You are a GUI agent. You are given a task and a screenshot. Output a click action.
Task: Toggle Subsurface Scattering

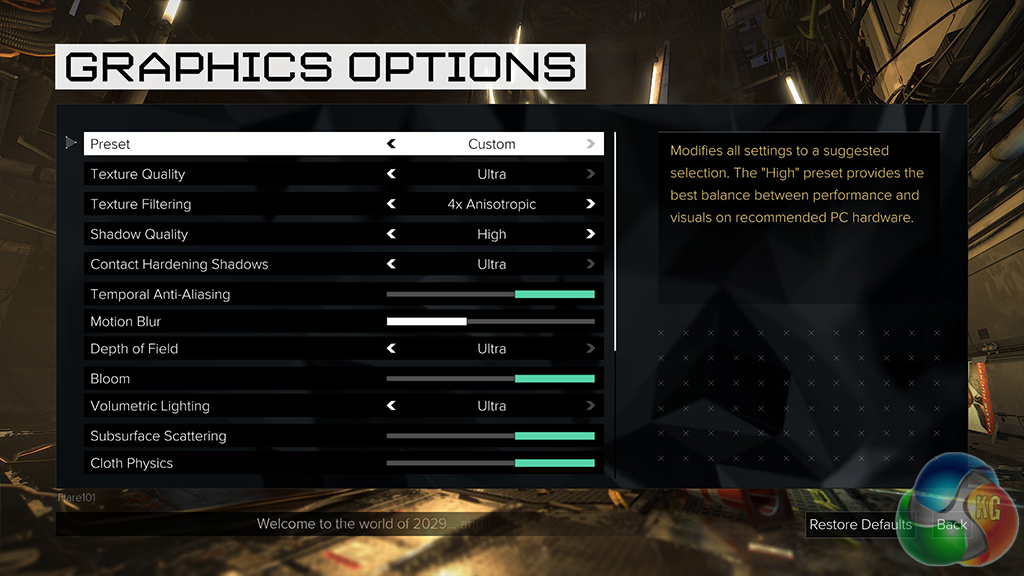pyautogui.click(x=491, y=436)
